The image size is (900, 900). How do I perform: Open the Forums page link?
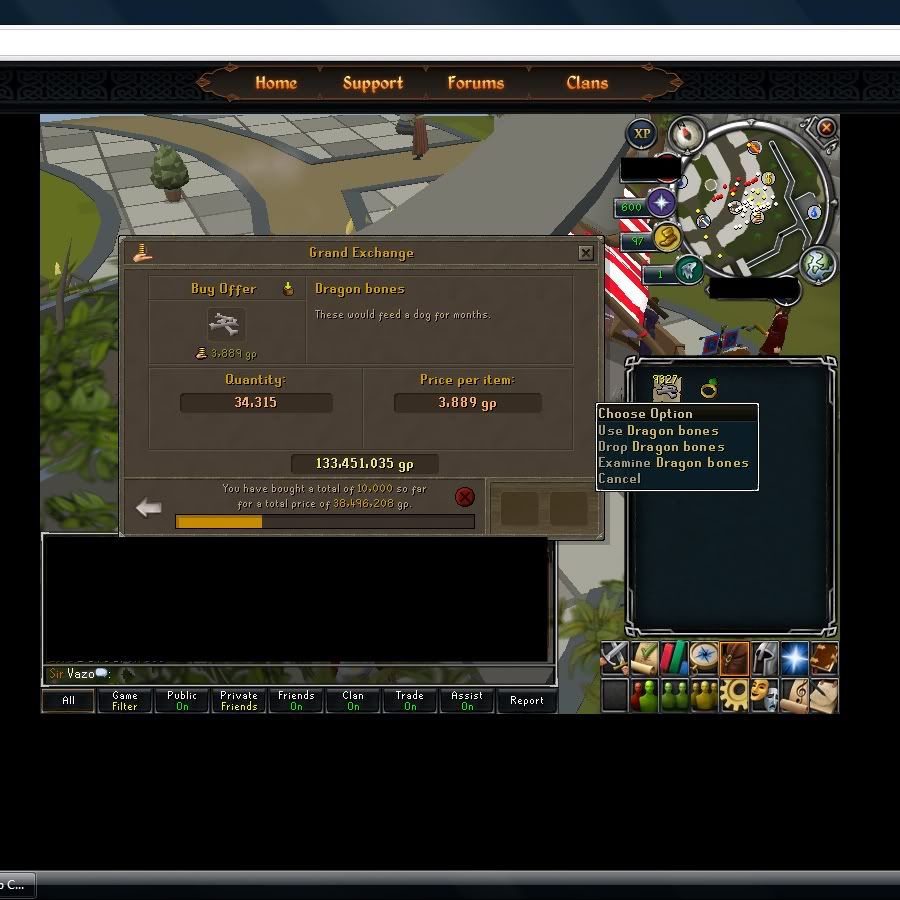pos(475,83)
